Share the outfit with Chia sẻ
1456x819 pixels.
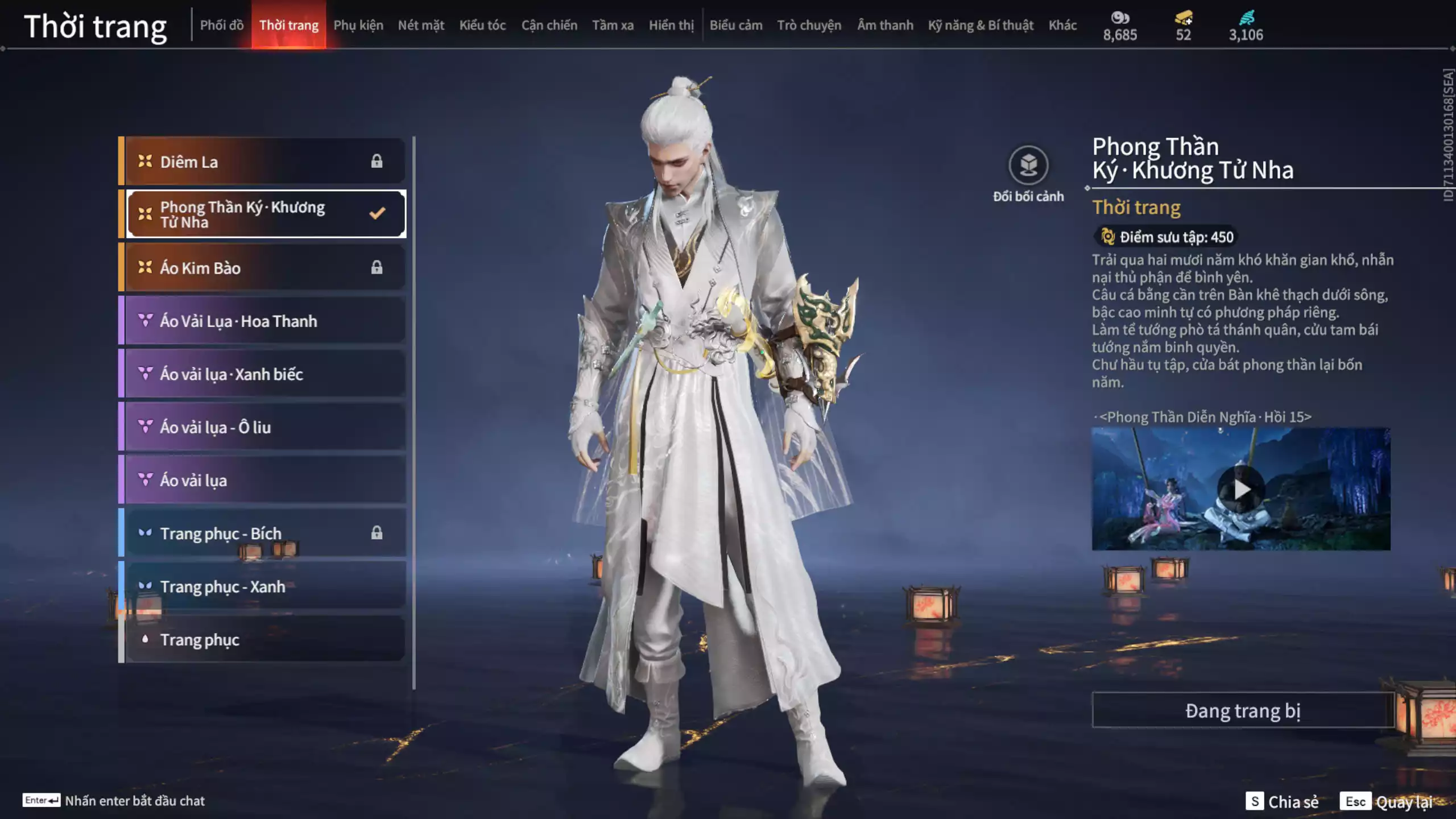click(x=1282, y=801)
